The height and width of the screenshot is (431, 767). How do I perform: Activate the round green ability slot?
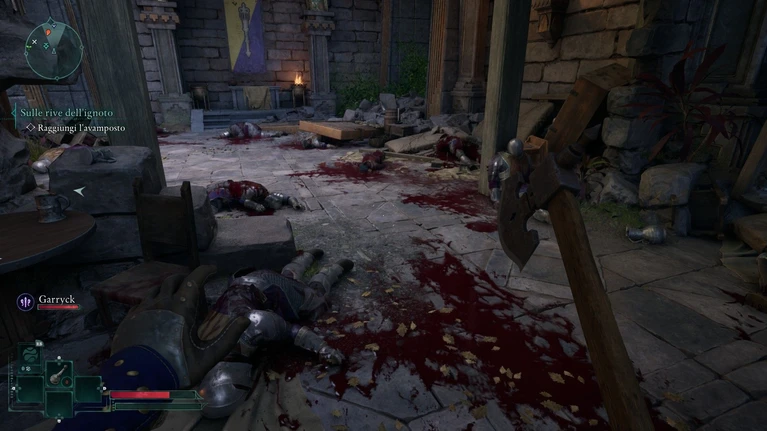(30, 353)
